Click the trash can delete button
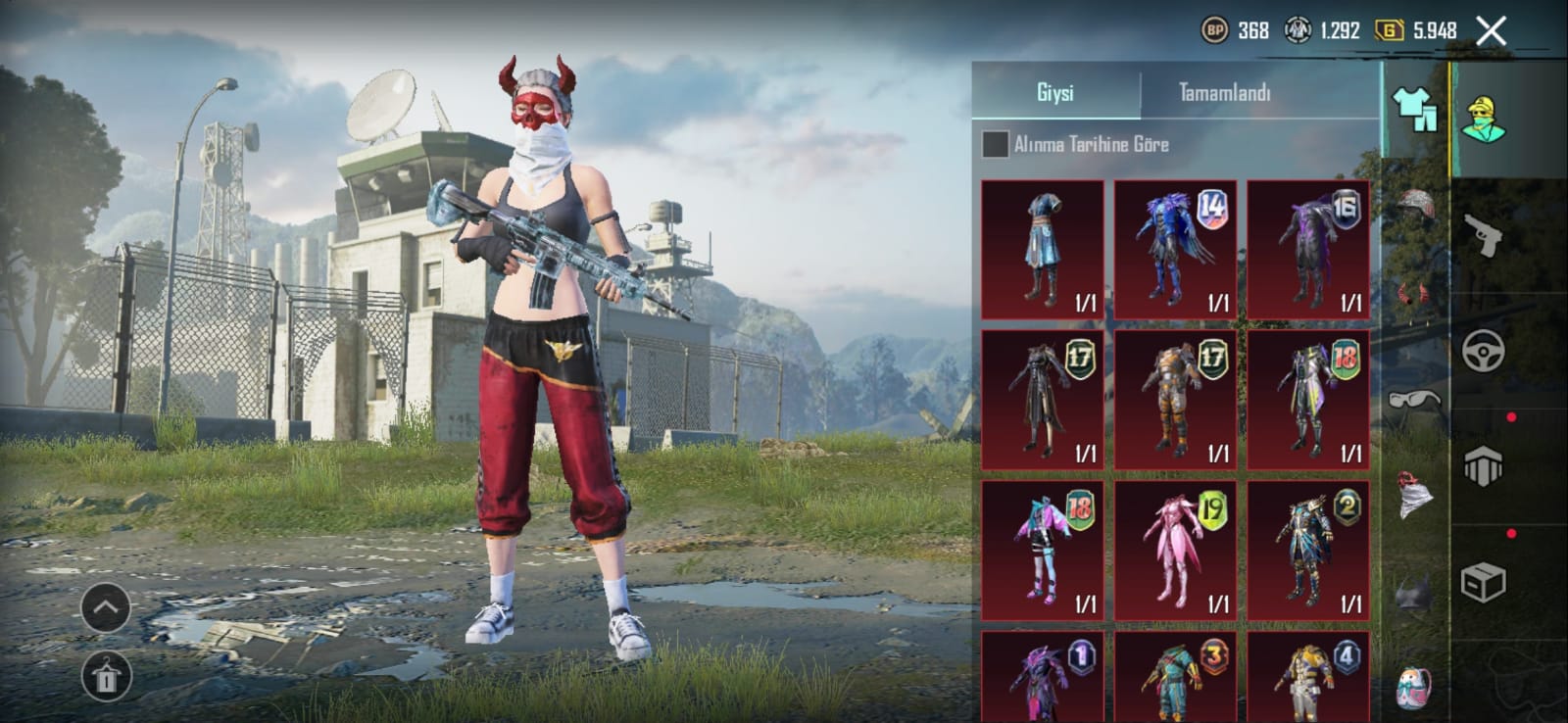Viewport: 1568px width, 723px height. click(106, 676)
